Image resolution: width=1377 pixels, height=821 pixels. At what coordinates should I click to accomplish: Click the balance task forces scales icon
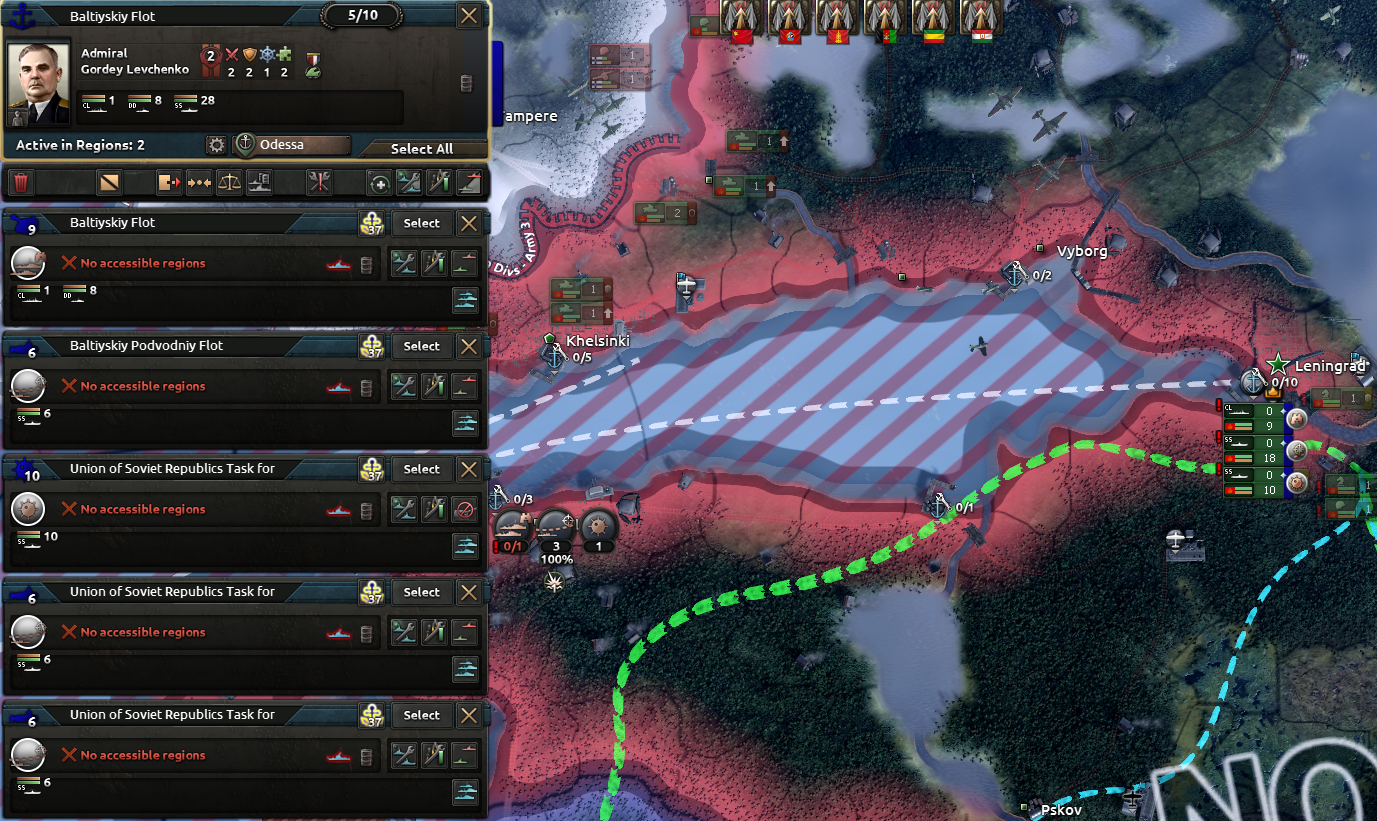228,181
